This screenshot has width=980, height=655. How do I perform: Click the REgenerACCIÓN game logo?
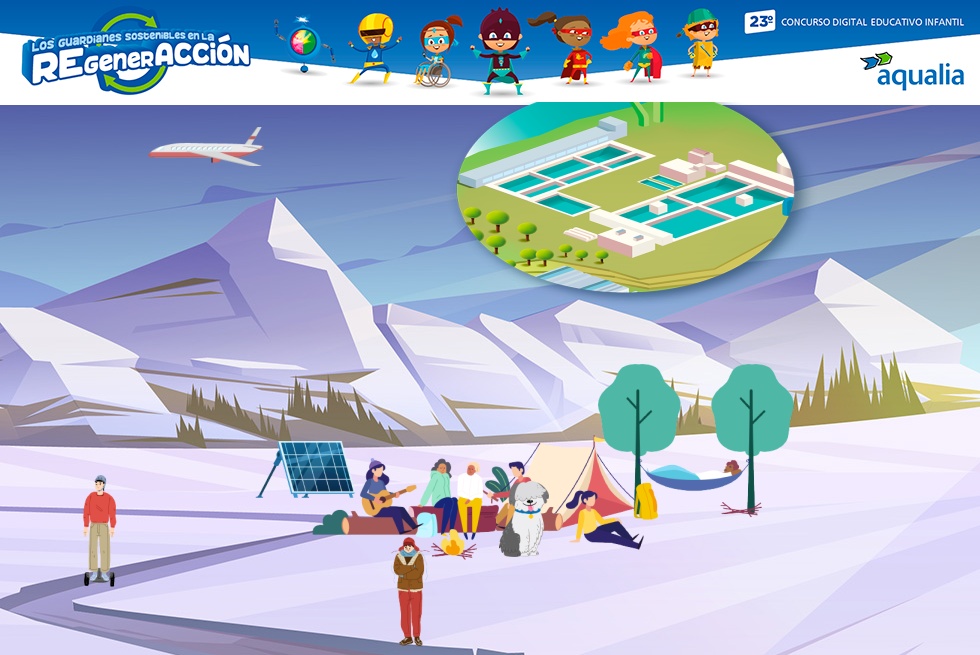tap(137, 55)
